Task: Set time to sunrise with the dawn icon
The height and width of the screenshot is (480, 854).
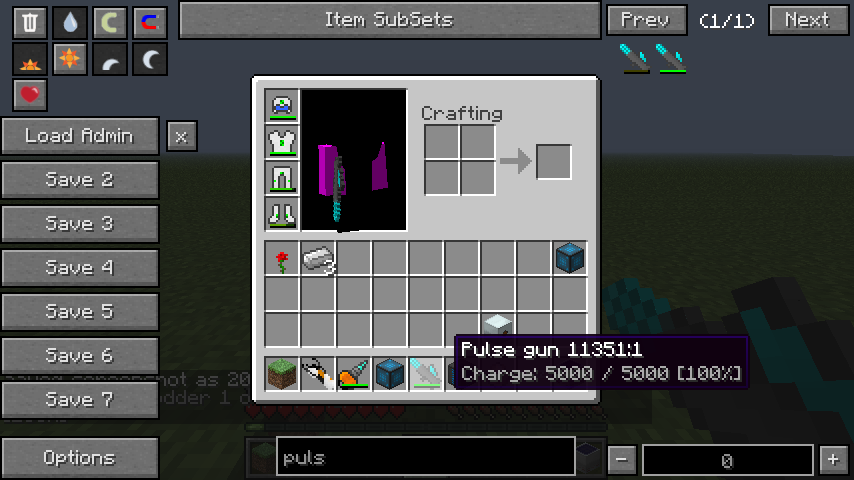Action: pos(30,60)
